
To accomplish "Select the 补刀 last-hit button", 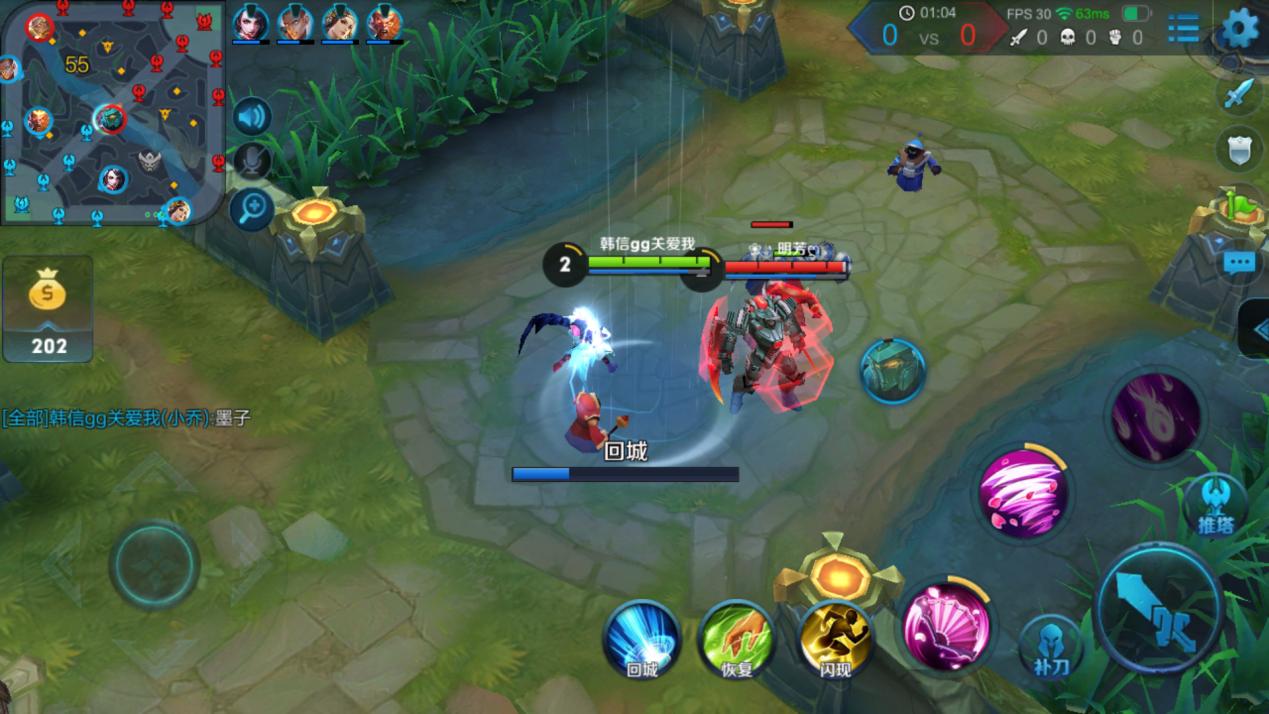I will (1051, 647).
